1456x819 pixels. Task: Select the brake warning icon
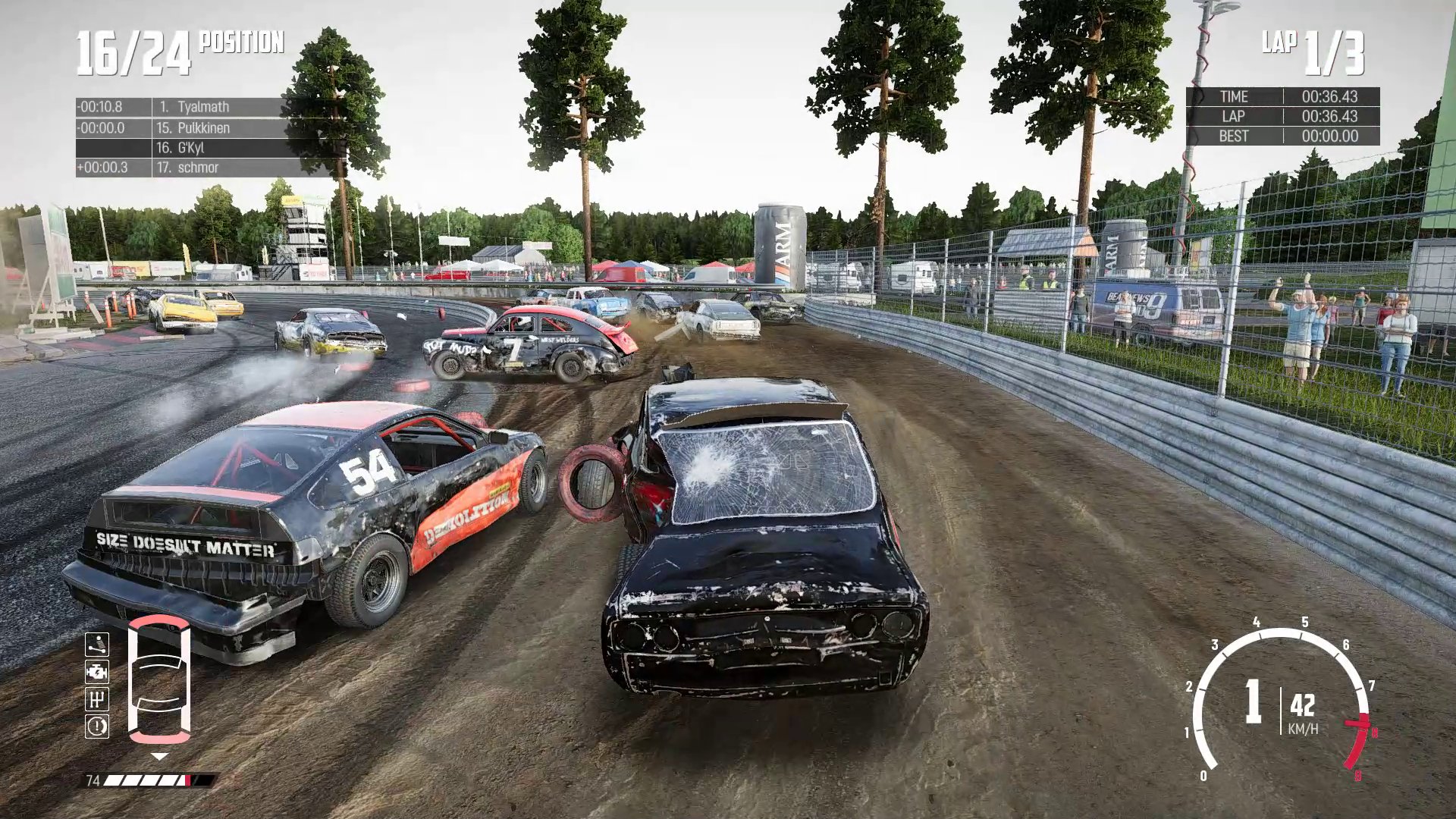(96, 726)
